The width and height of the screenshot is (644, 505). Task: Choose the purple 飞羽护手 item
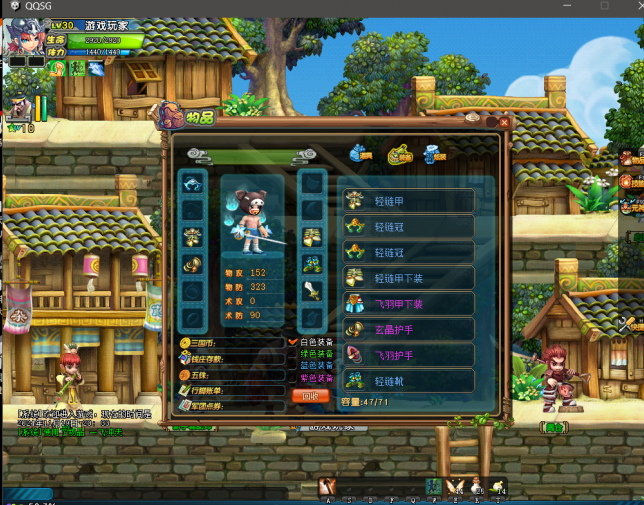click(407, 355)
